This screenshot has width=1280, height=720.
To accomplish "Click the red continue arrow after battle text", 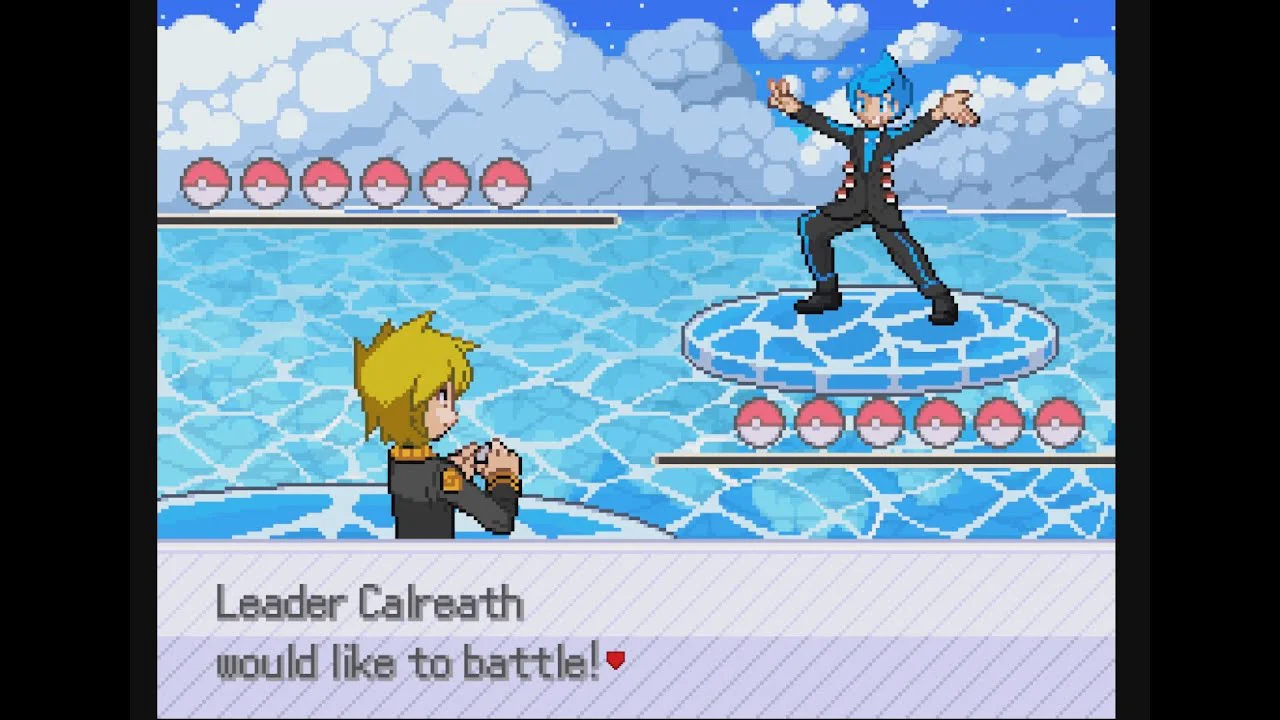I will coord(616,660).
